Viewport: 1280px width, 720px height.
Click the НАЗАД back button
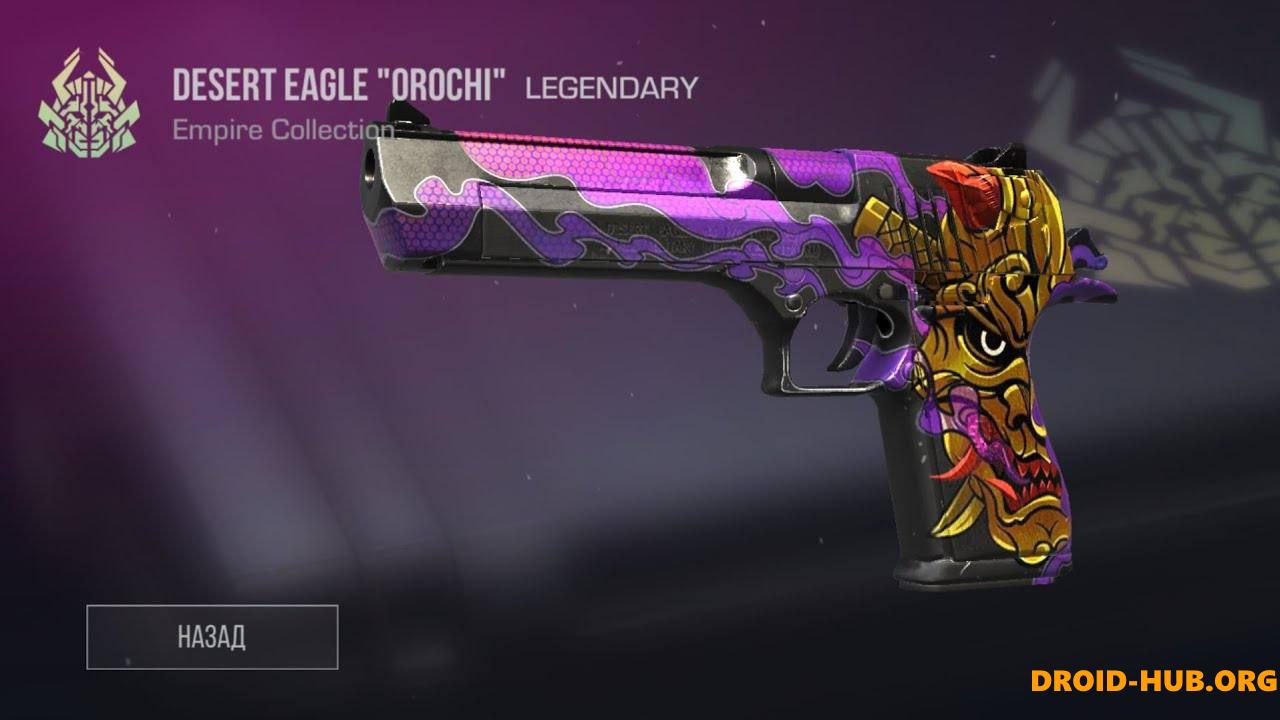pyautogui.click(x=212, y=637)
